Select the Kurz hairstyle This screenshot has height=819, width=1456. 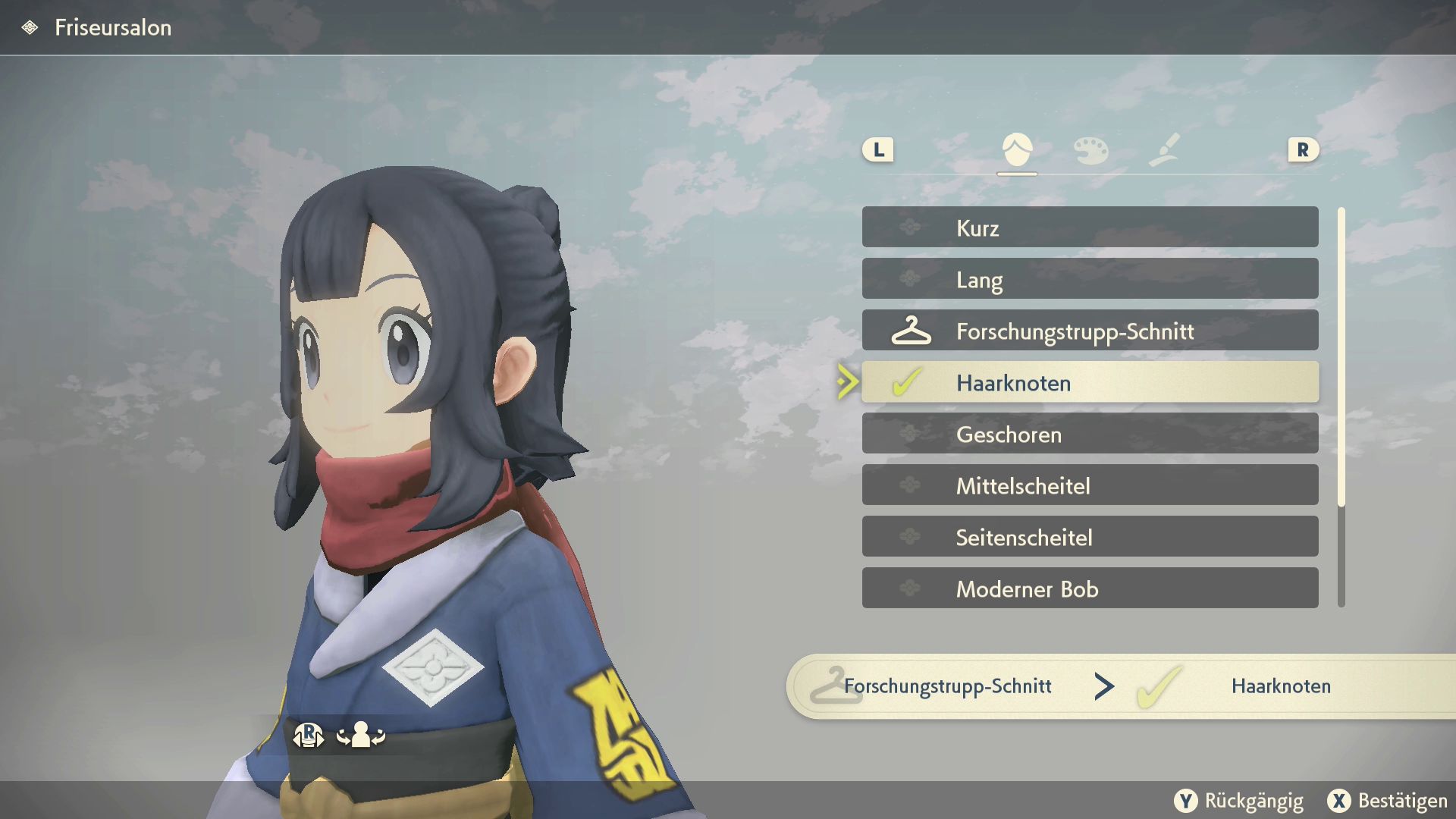point(1090,227)
